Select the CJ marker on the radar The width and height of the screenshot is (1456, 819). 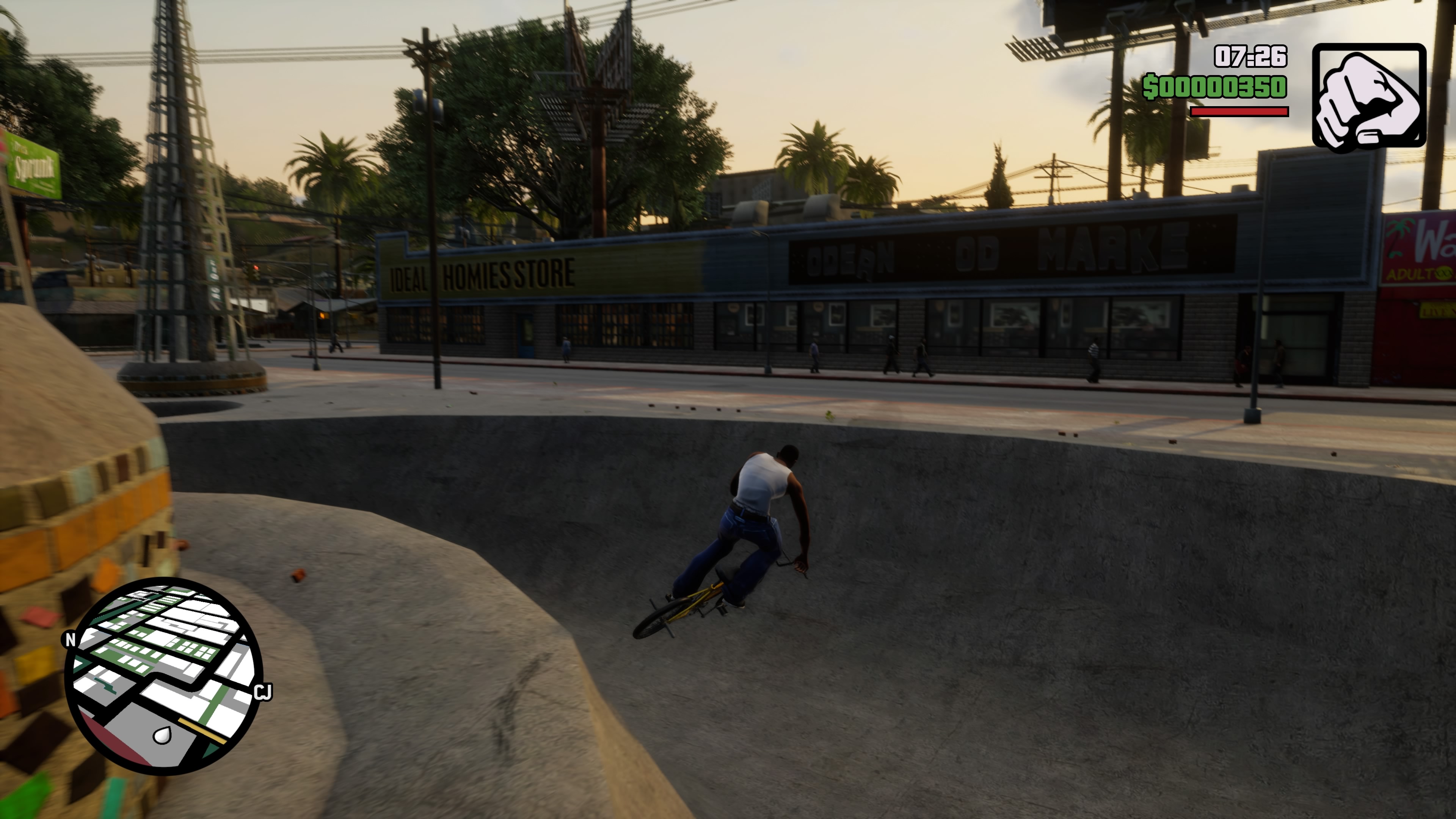[x=263, y=692]
